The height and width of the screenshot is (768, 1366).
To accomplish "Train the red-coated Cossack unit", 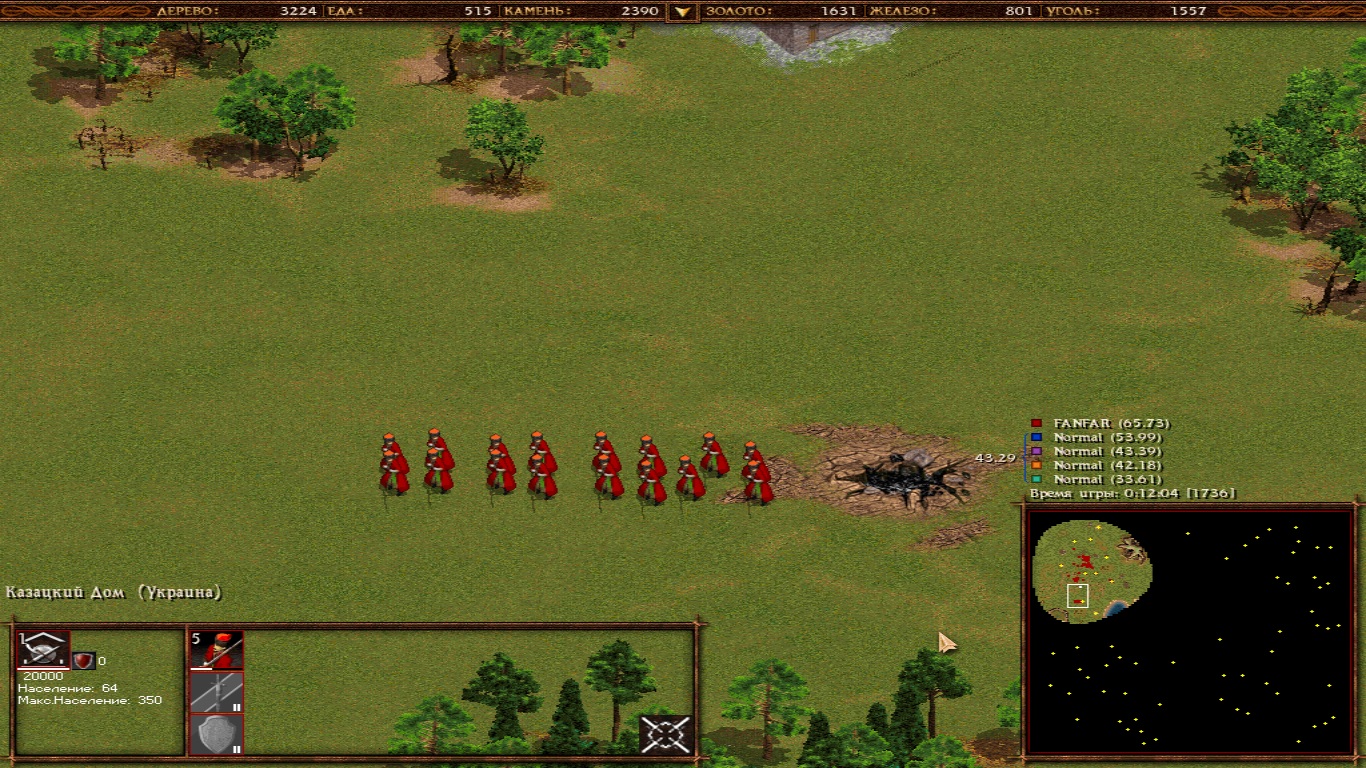I will click(216, 650).
